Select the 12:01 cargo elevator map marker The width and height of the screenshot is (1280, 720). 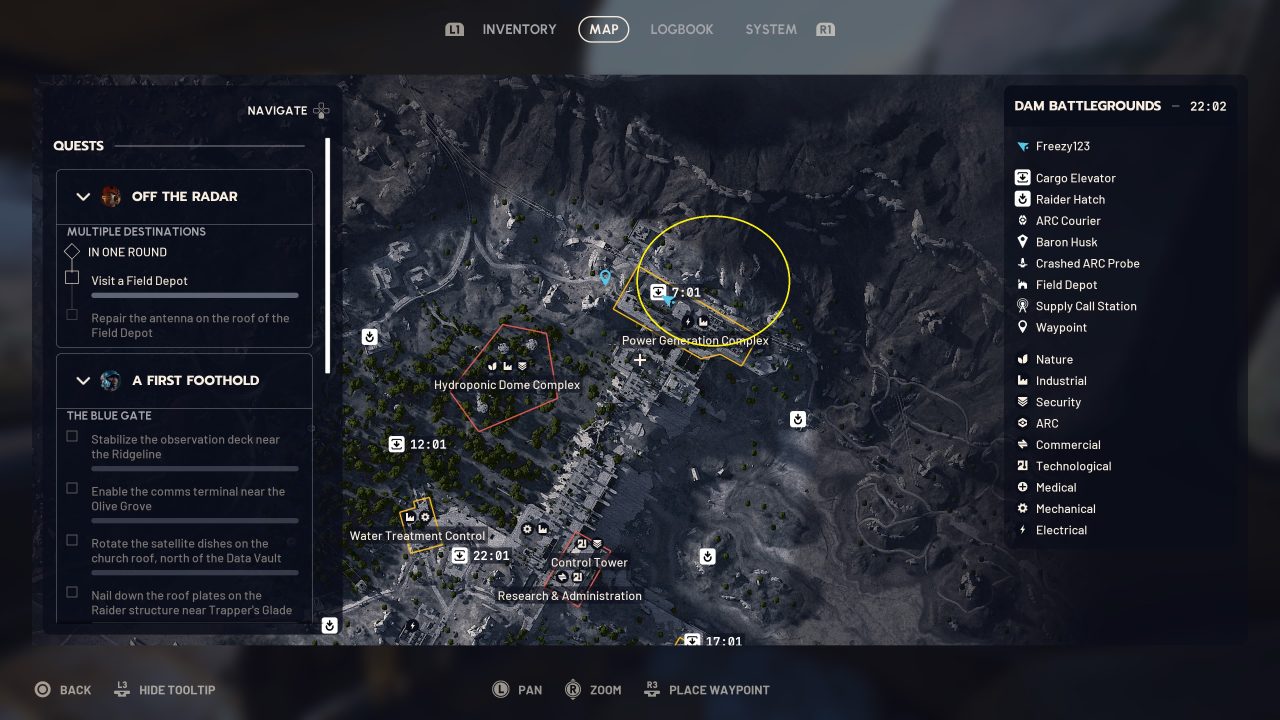[397, 444]
